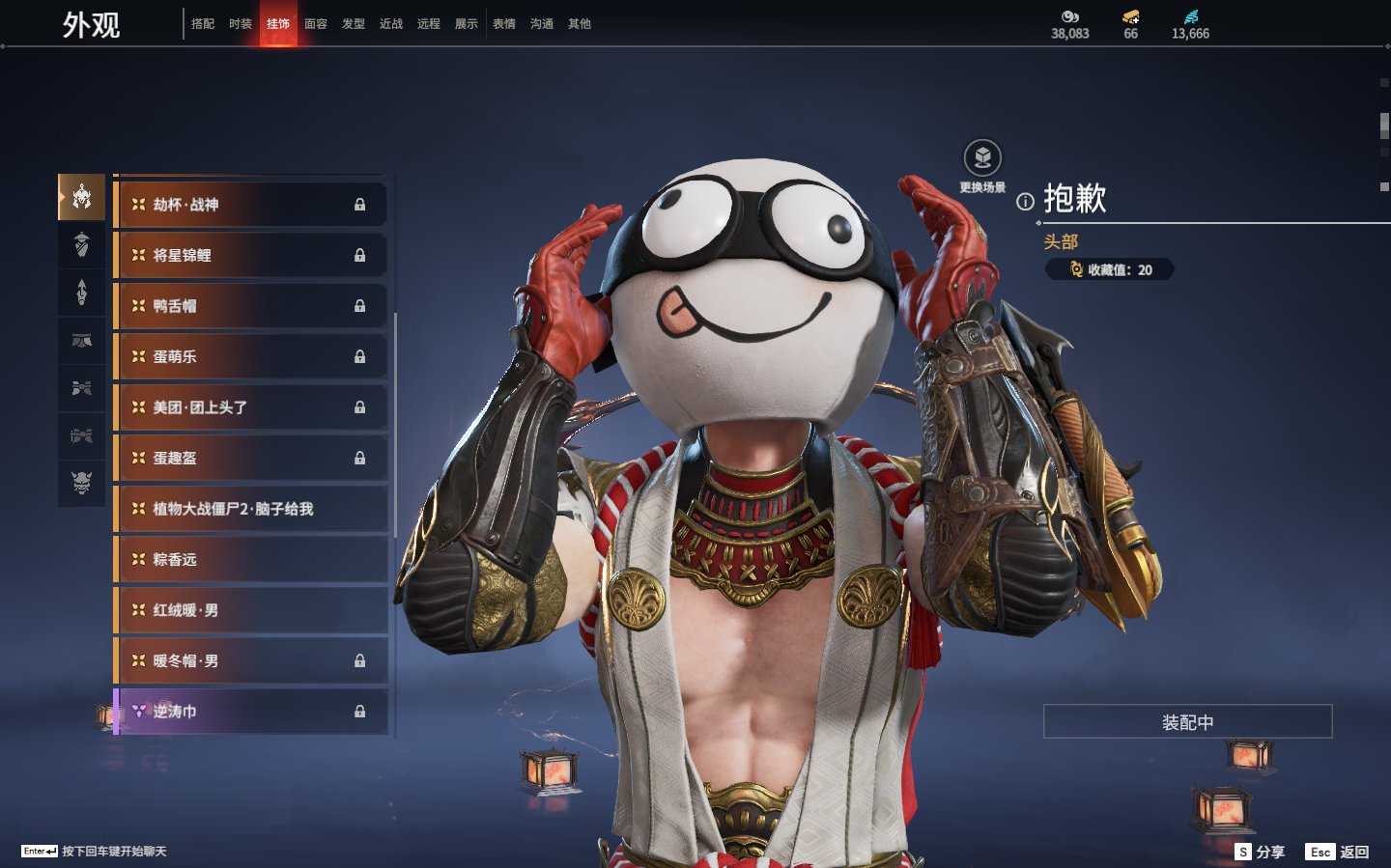Switch to the 搭配 tab
Image resolution: width=1391 pixels, height=868 pixels.
tap(203, 24)
